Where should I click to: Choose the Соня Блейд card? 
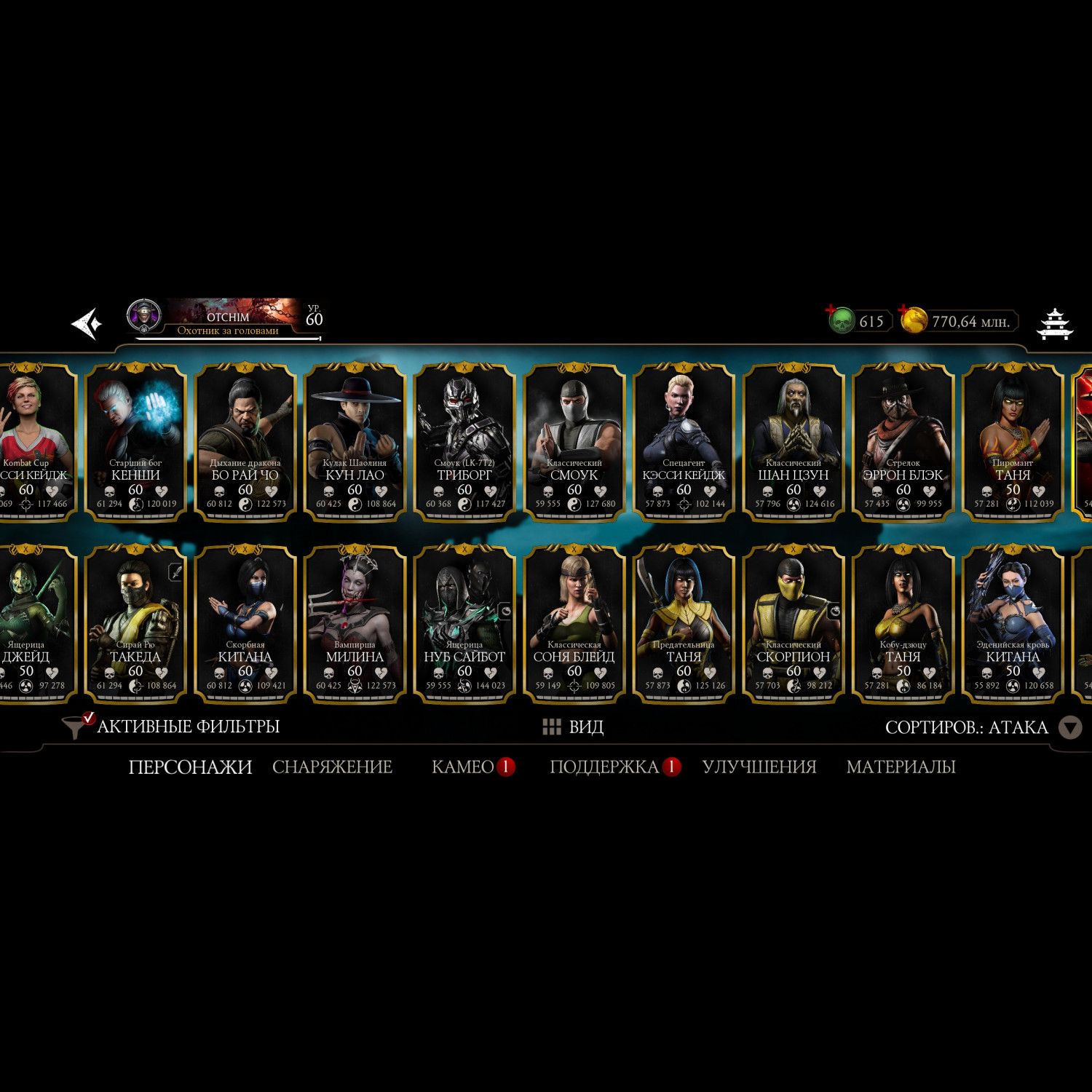point(574,623)
